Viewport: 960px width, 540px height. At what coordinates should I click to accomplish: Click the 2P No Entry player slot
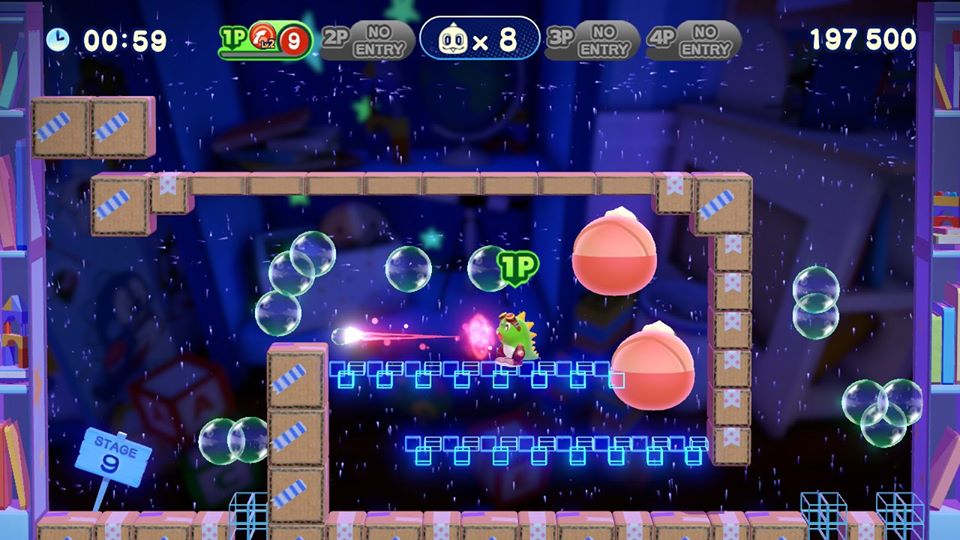point(368,40)
